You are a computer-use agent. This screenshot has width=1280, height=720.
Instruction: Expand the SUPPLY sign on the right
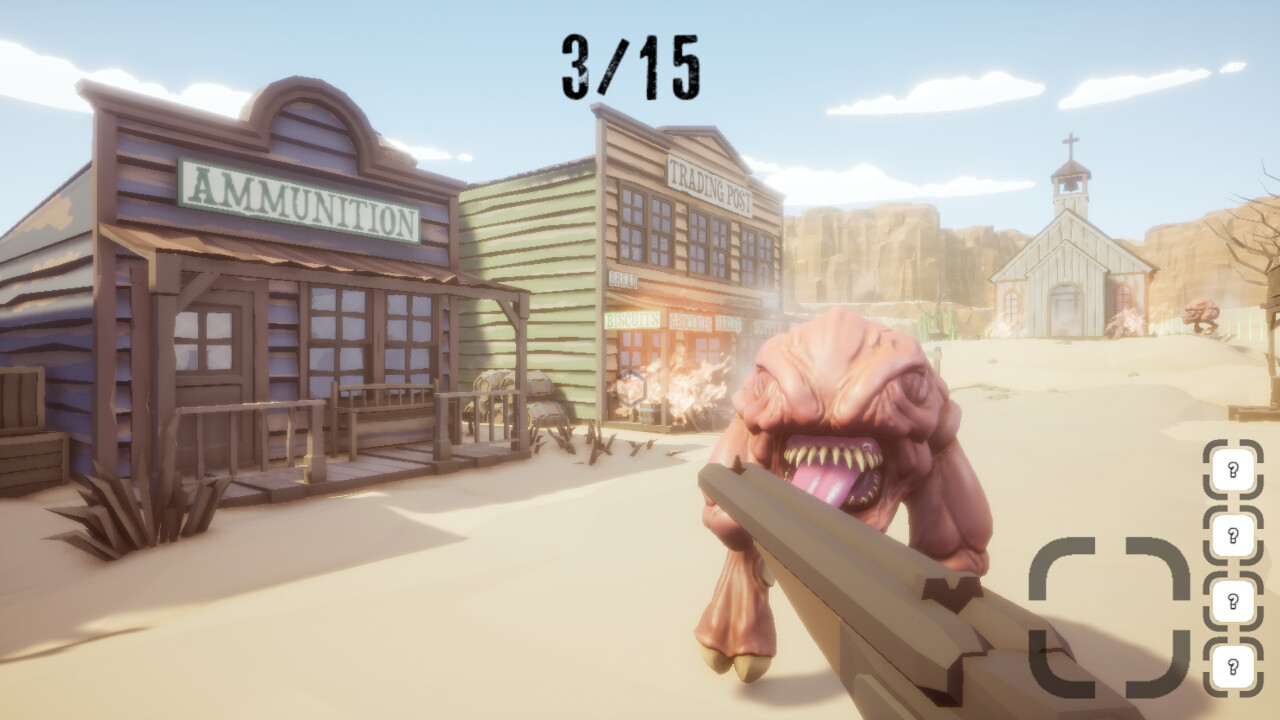(766, 325)
